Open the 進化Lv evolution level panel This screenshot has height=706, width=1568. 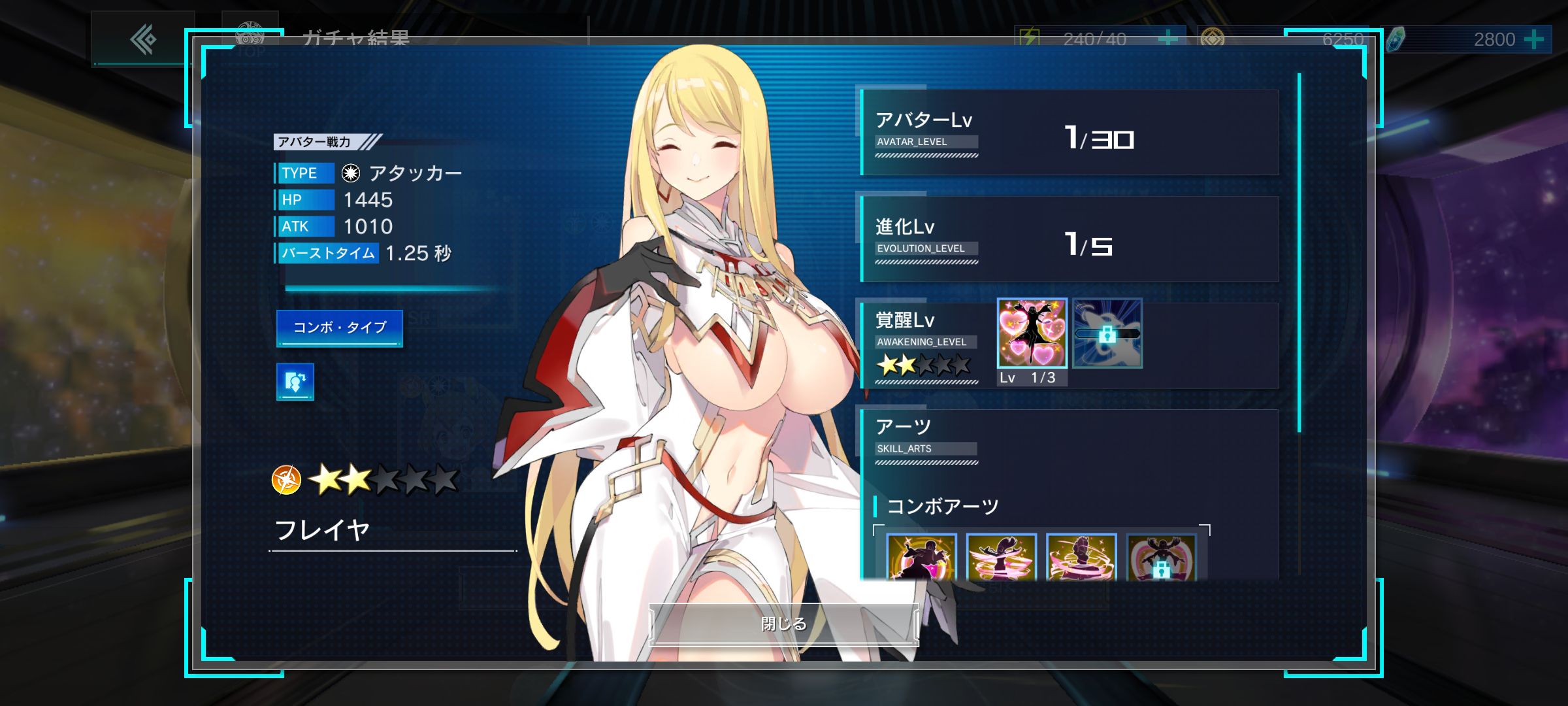1070,239
